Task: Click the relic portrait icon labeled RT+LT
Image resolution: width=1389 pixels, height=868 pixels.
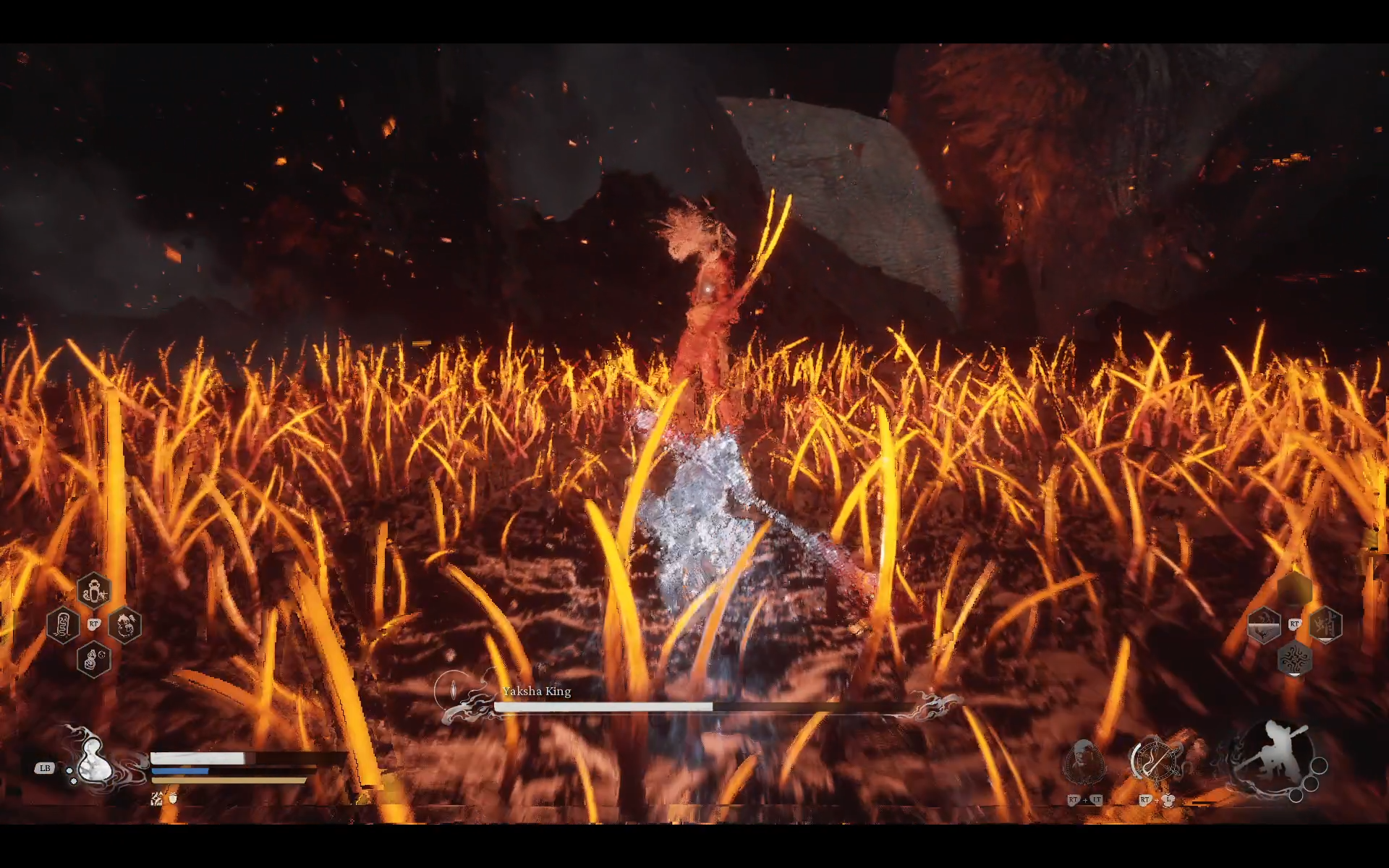Action: [x=1084, y=759]
